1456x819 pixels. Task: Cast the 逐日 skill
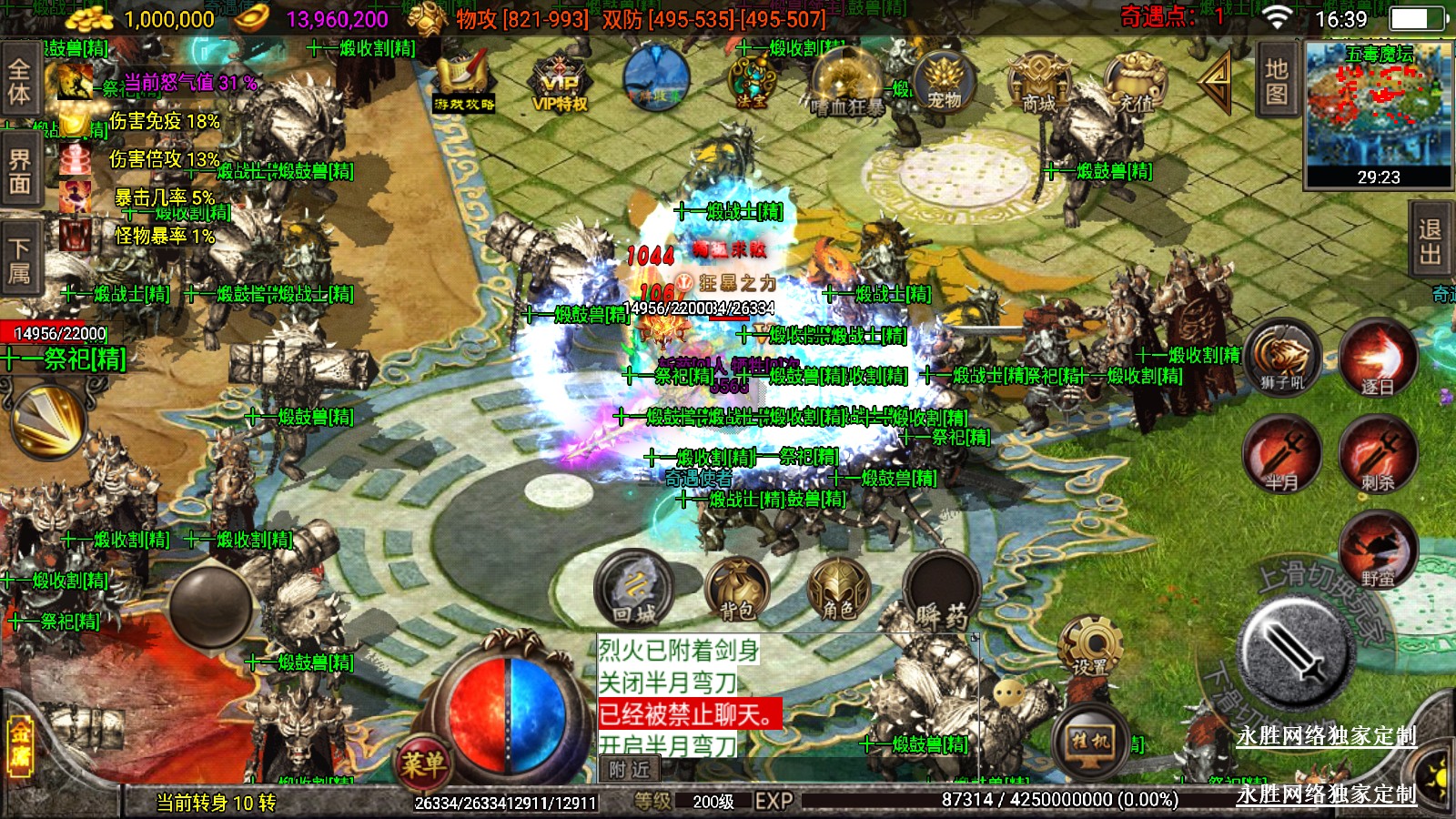click(x=1377, y=357)
